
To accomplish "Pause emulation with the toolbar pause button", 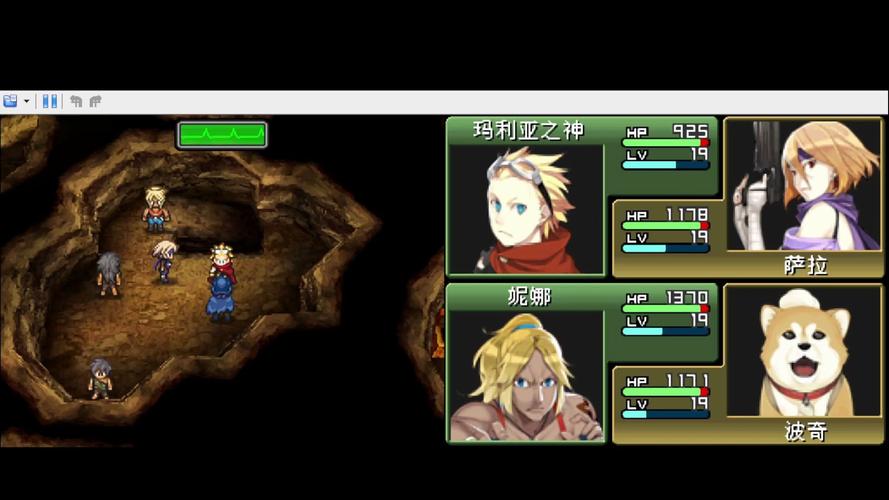I will click(x=49, y=101).
